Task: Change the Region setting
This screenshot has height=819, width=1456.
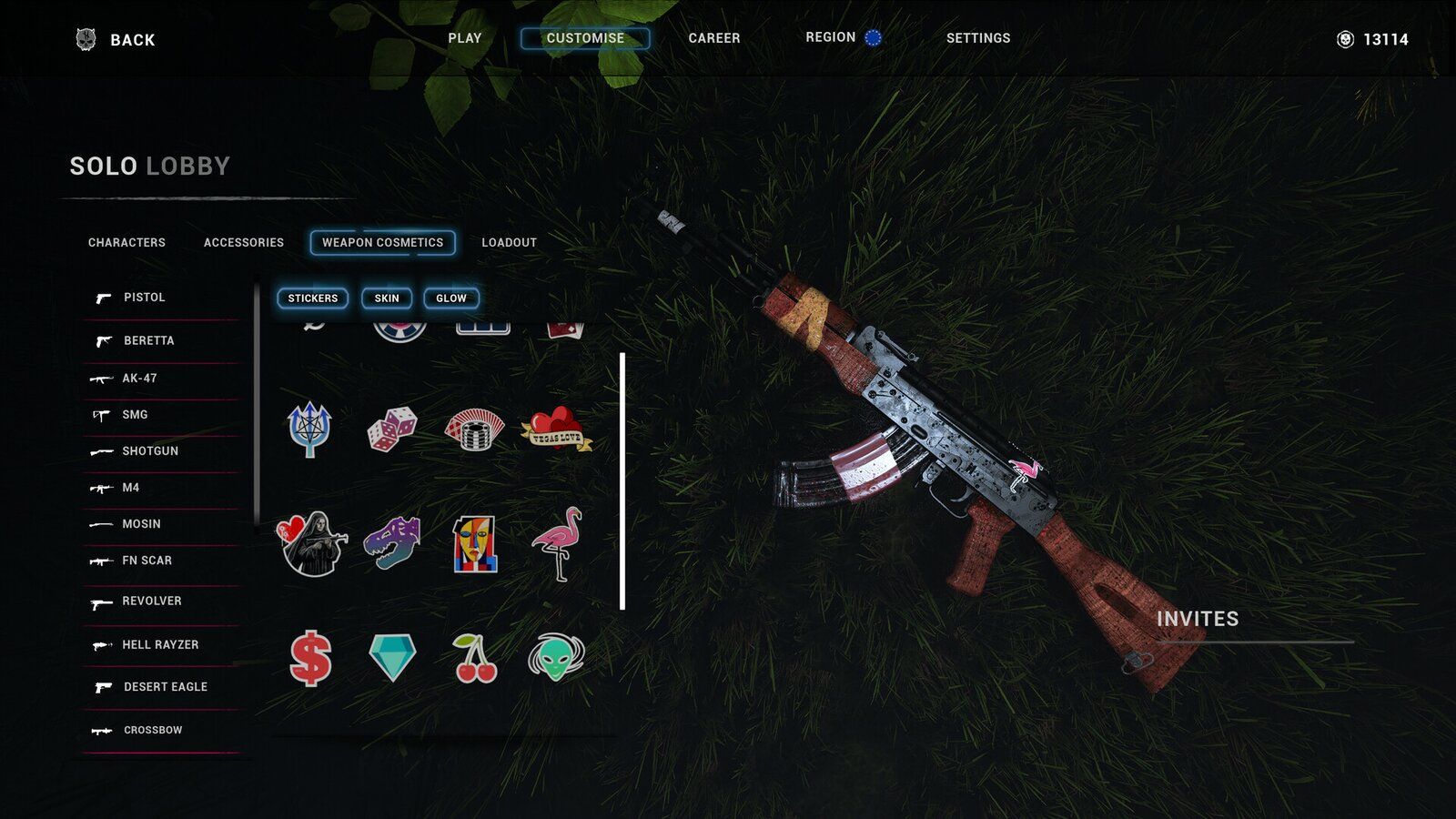Action: point(843,37)
